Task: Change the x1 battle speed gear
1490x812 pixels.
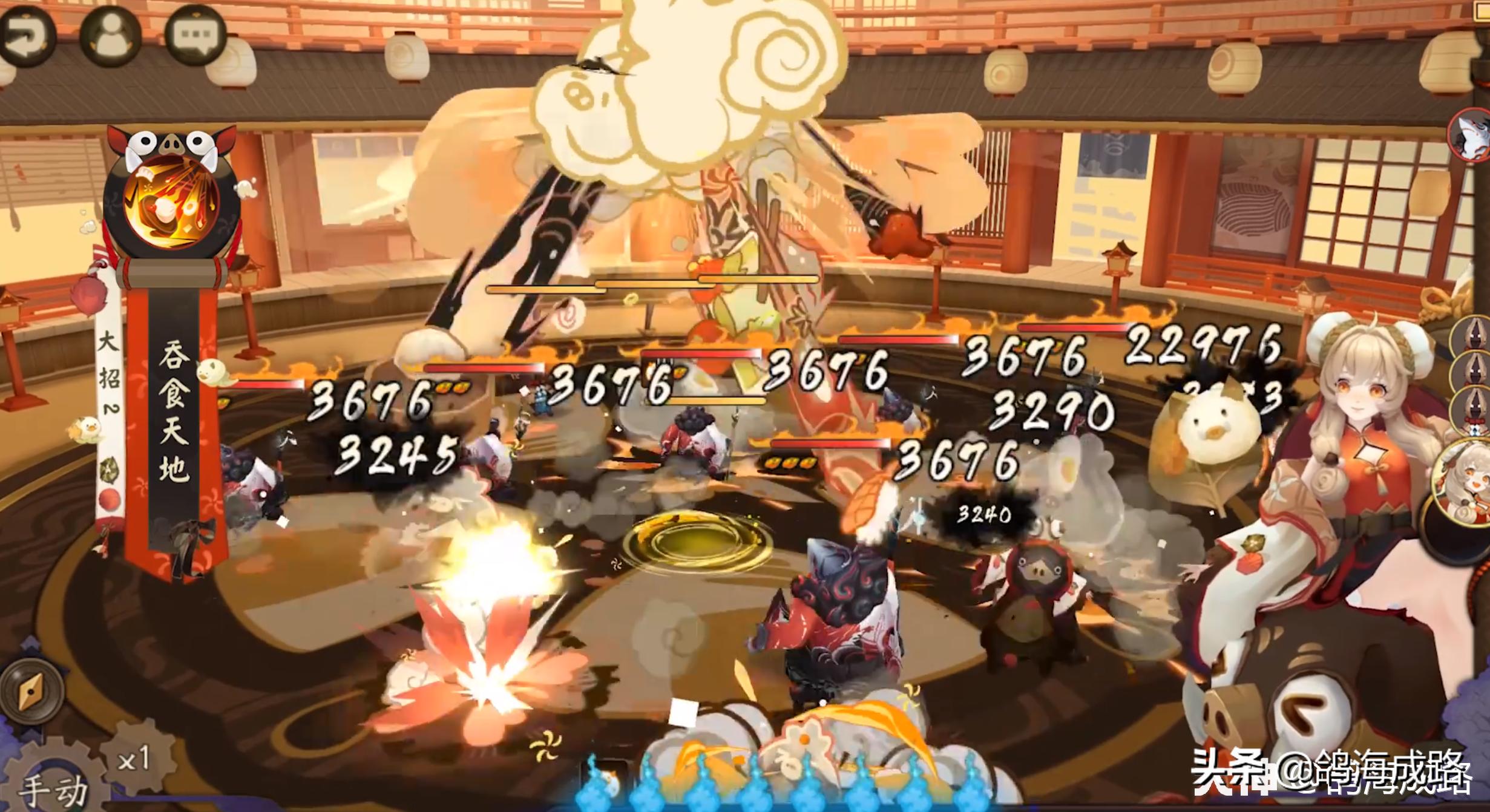Action: tap(134, 758)
